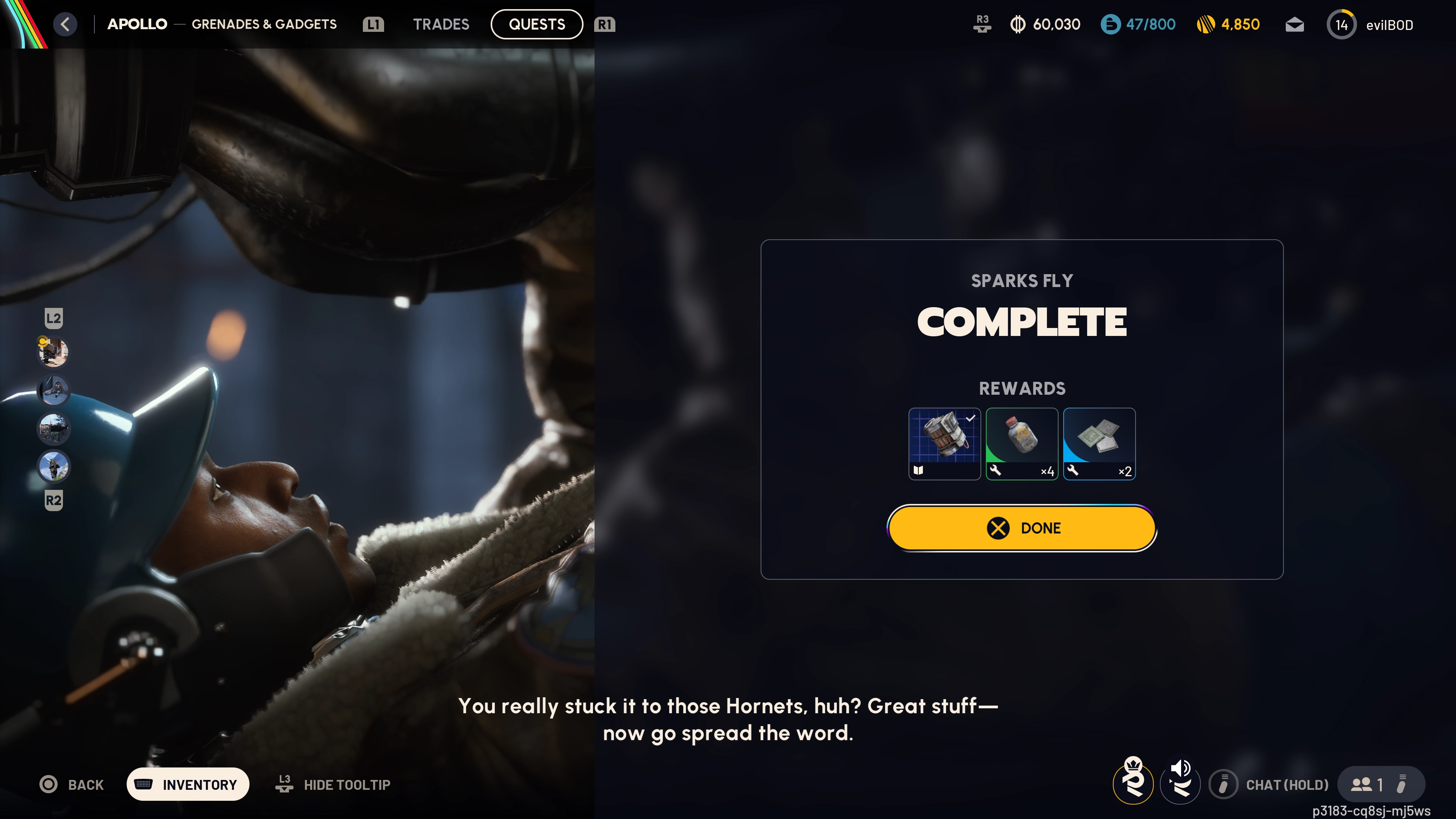Click the level 14 circular progress ring

(x=1342, y=24)
